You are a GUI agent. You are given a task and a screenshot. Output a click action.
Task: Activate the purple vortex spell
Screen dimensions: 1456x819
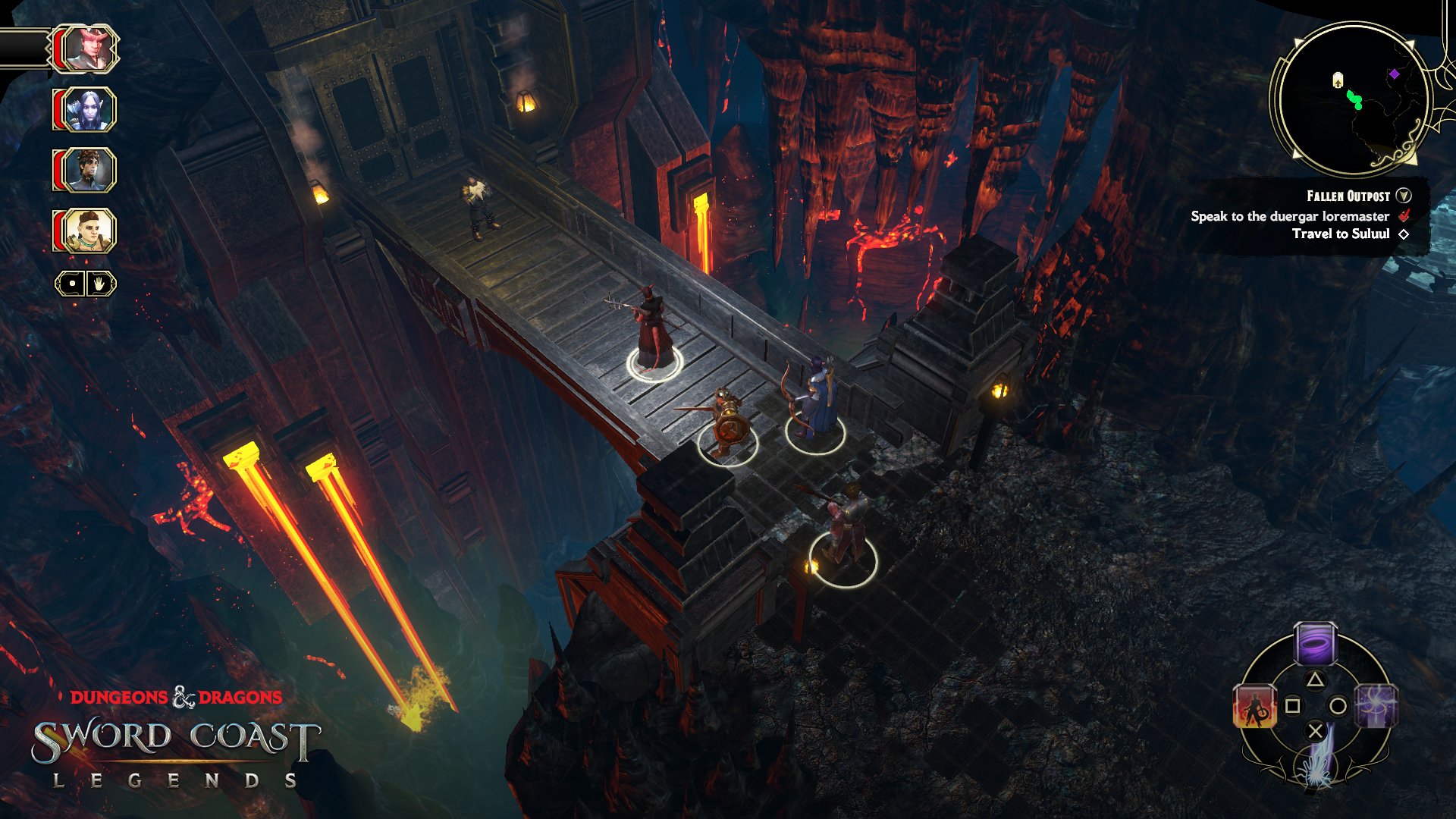pos(1315,645)
